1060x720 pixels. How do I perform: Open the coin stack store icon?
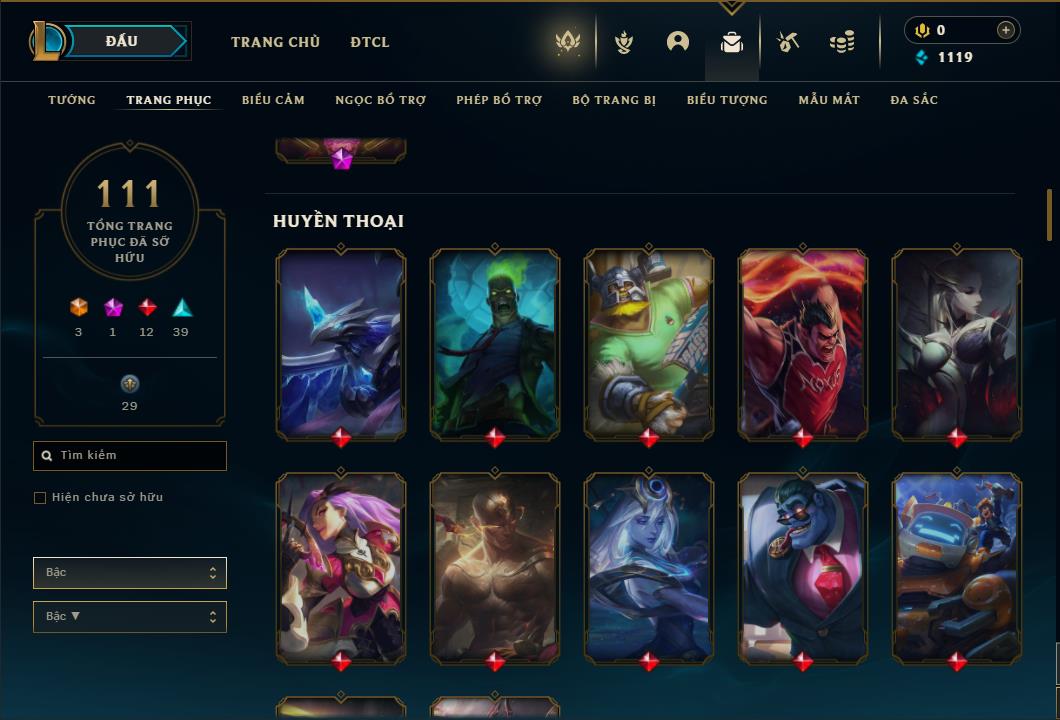842,42
